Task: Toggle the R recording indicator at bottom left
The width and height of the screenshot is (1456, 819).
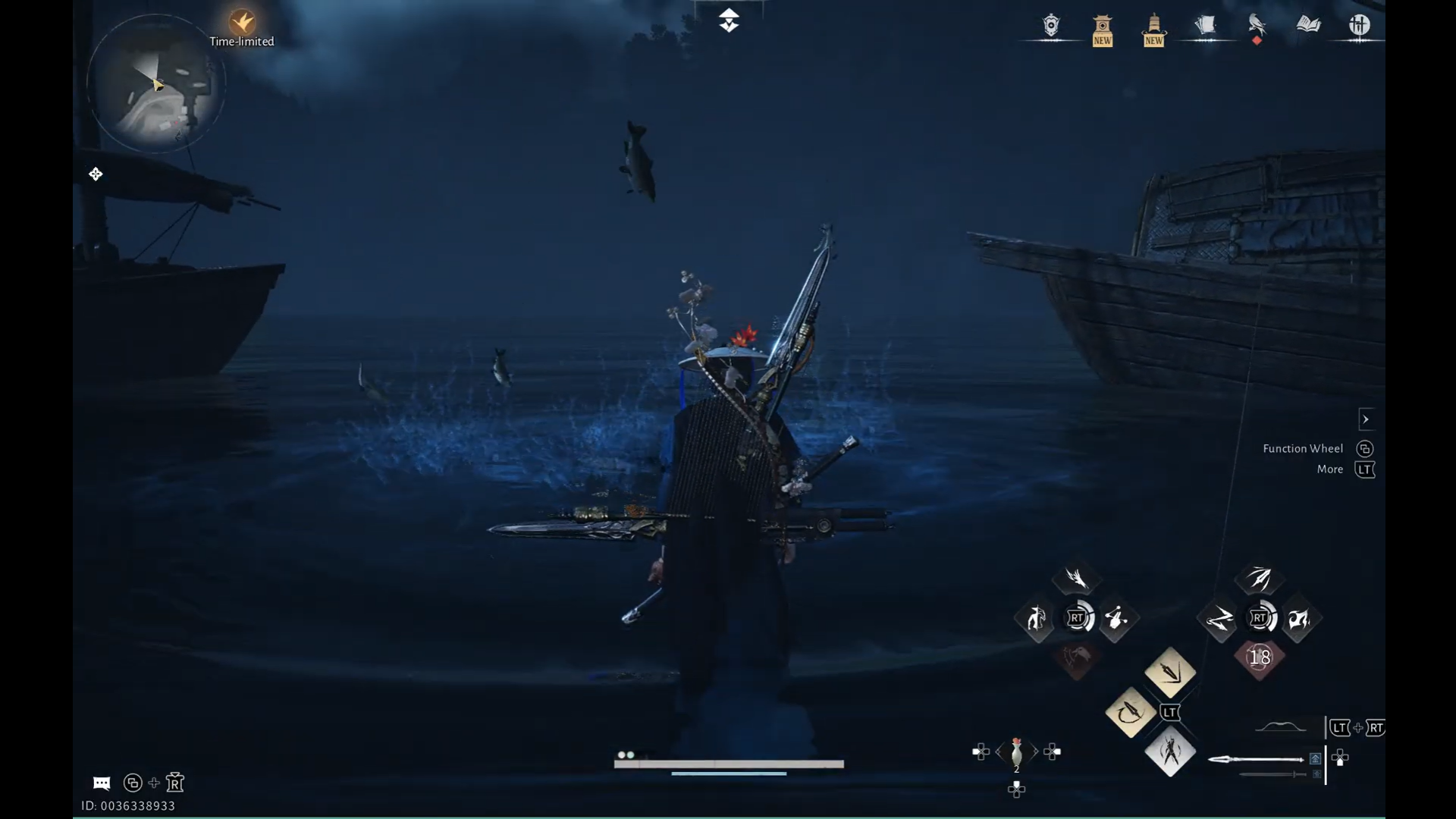Action: tap(175, 783)
